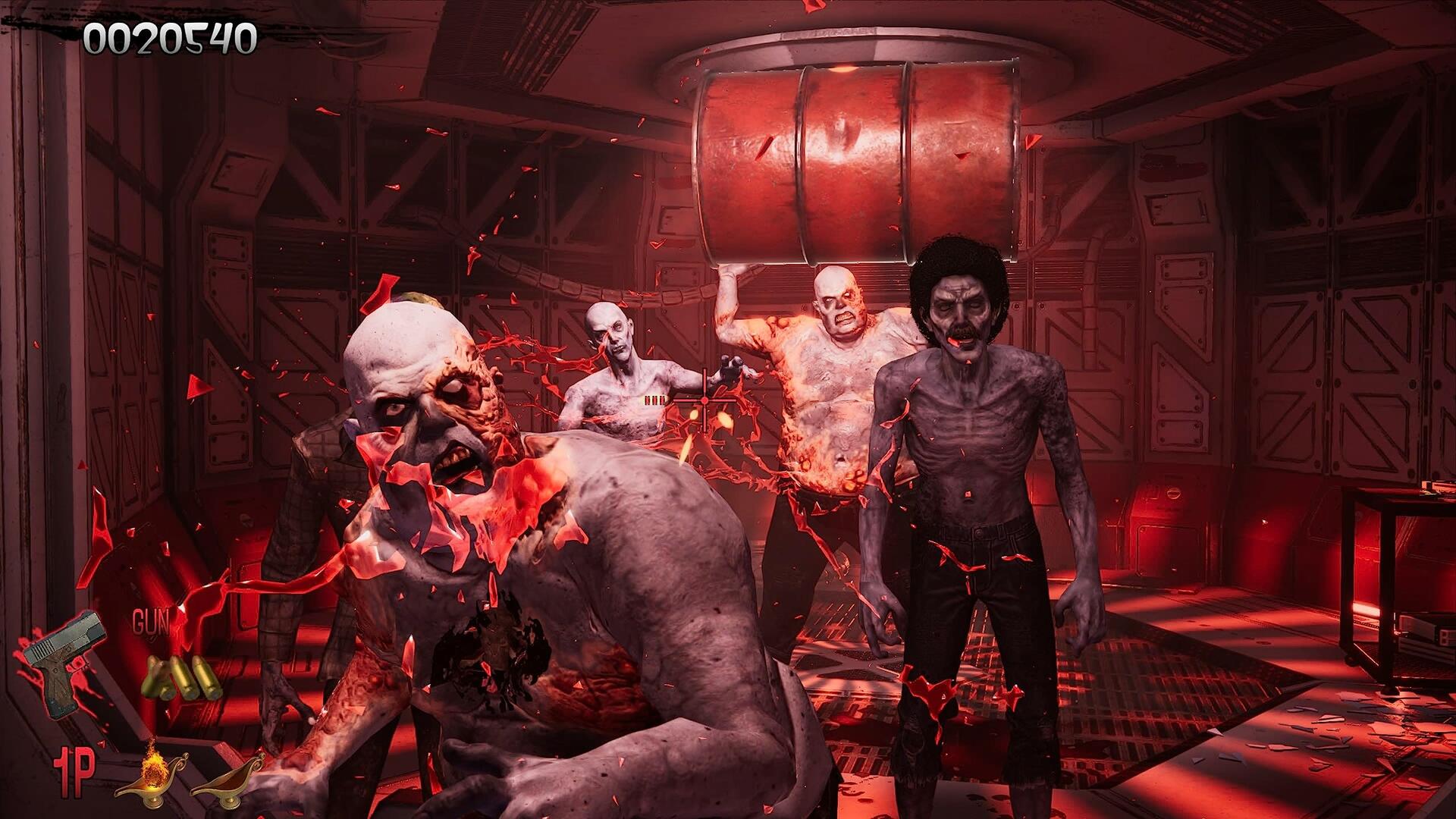1456x819 pixels.
Task: Click the flame on the lit lamp
Action: click(154, 764)
